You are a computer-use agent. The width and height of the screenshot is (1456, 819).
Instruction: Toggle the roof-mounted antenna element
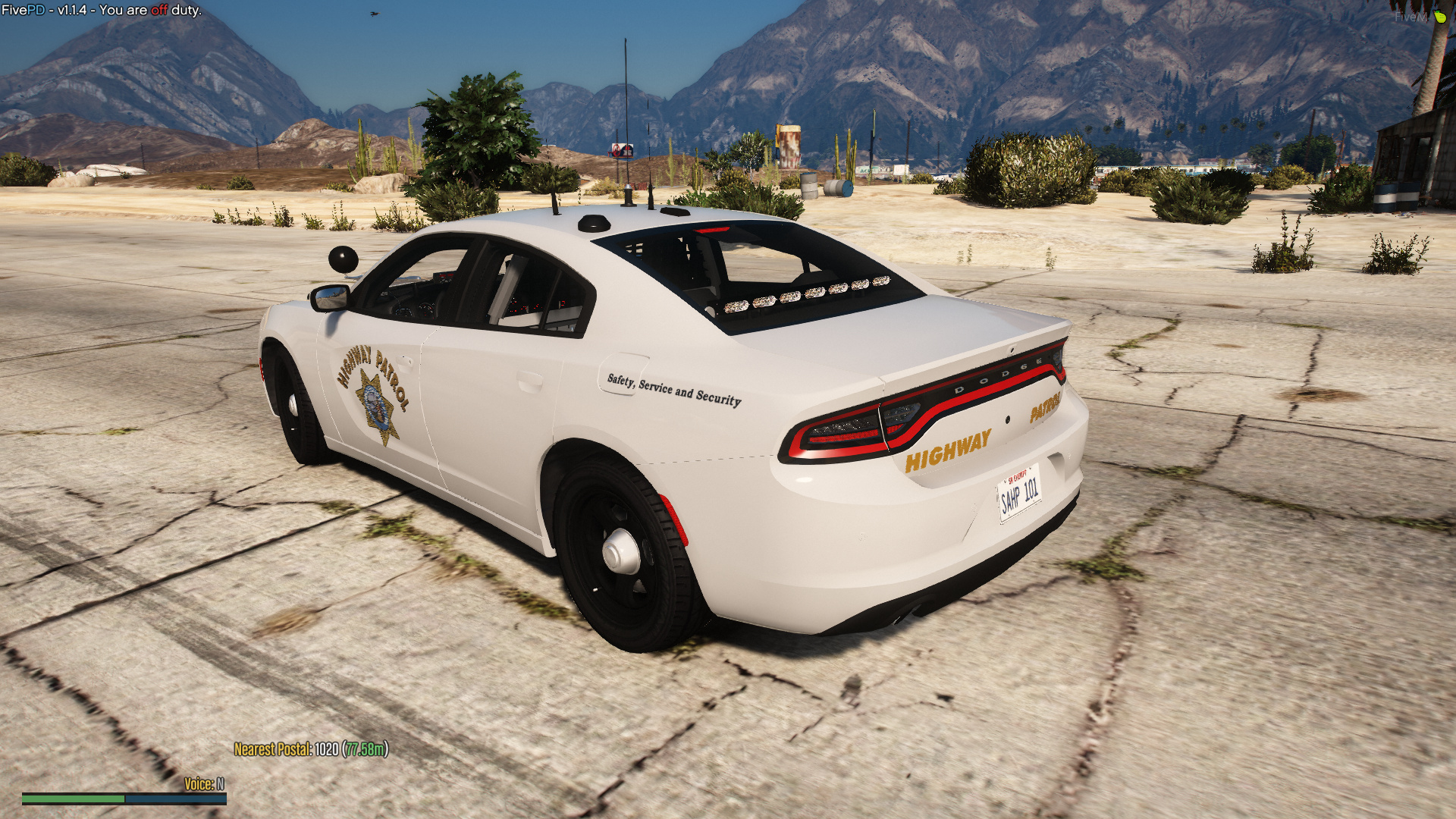click(x=629, y=201)
